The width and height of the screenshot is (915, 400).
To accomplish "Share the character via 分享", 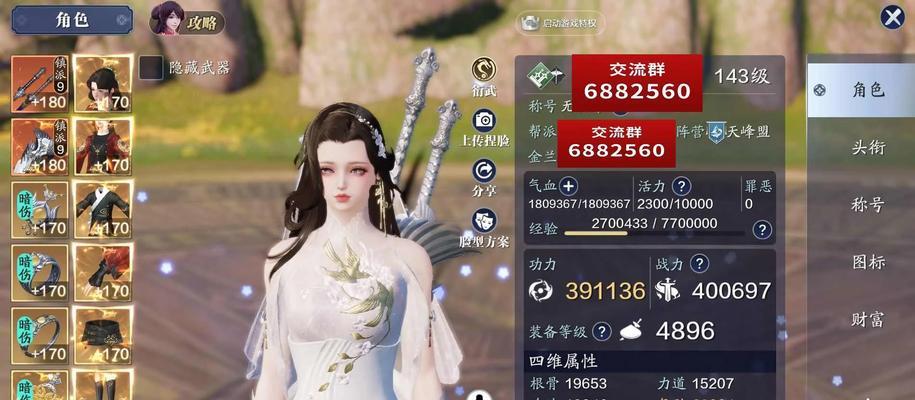I will tap(484, 170).
